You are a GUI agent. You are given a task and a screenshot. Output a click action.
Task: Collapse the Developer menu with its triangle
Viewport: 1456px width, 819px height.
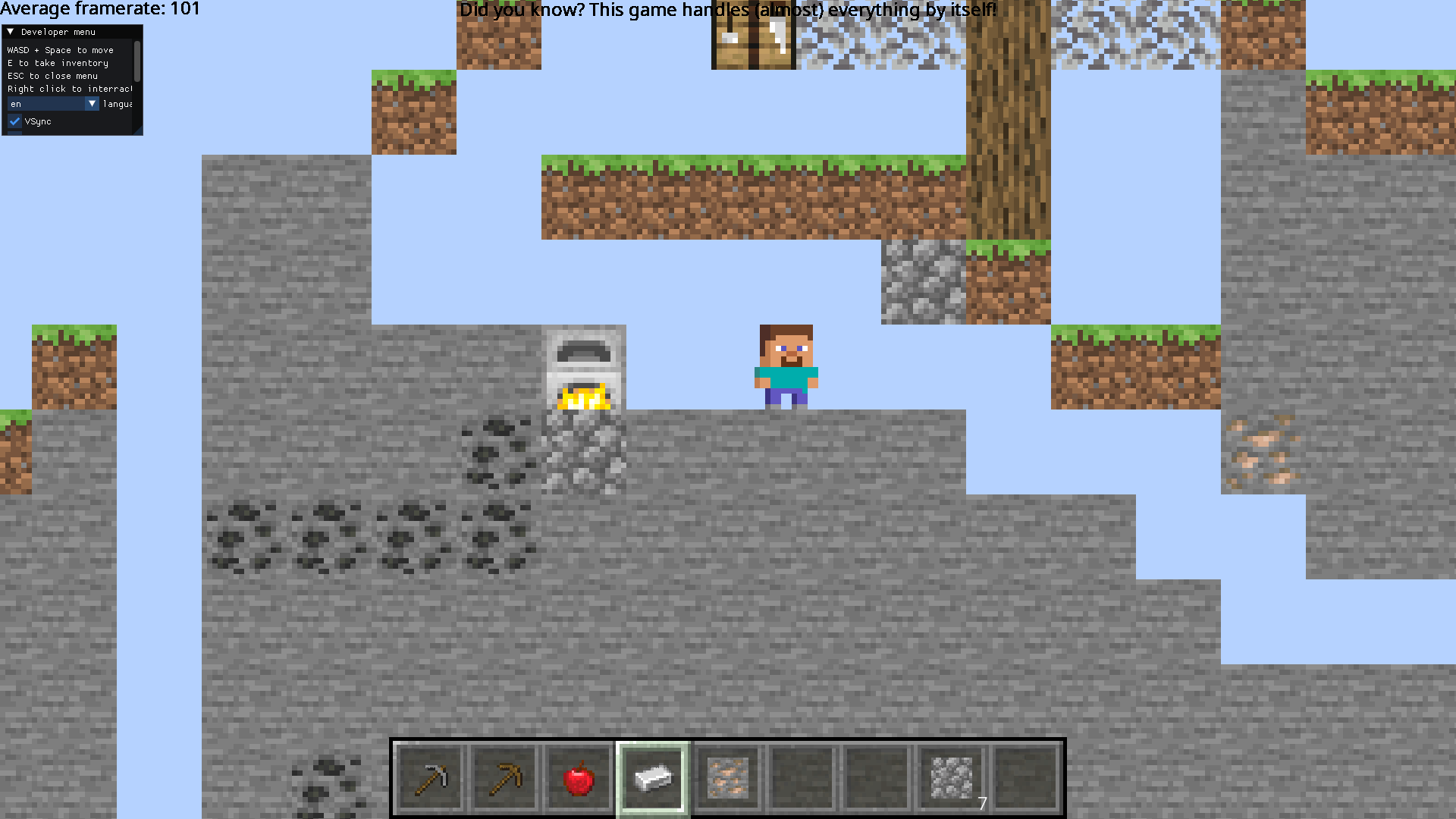pyautogui.click(x=11, y=32)
